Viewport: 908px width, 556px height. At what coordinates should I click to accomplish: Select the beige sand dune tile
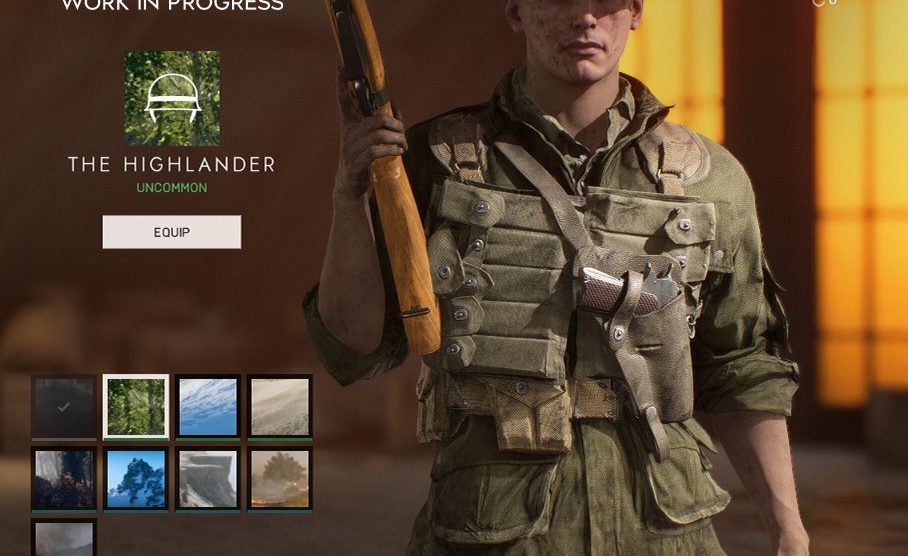coord(280,407)
